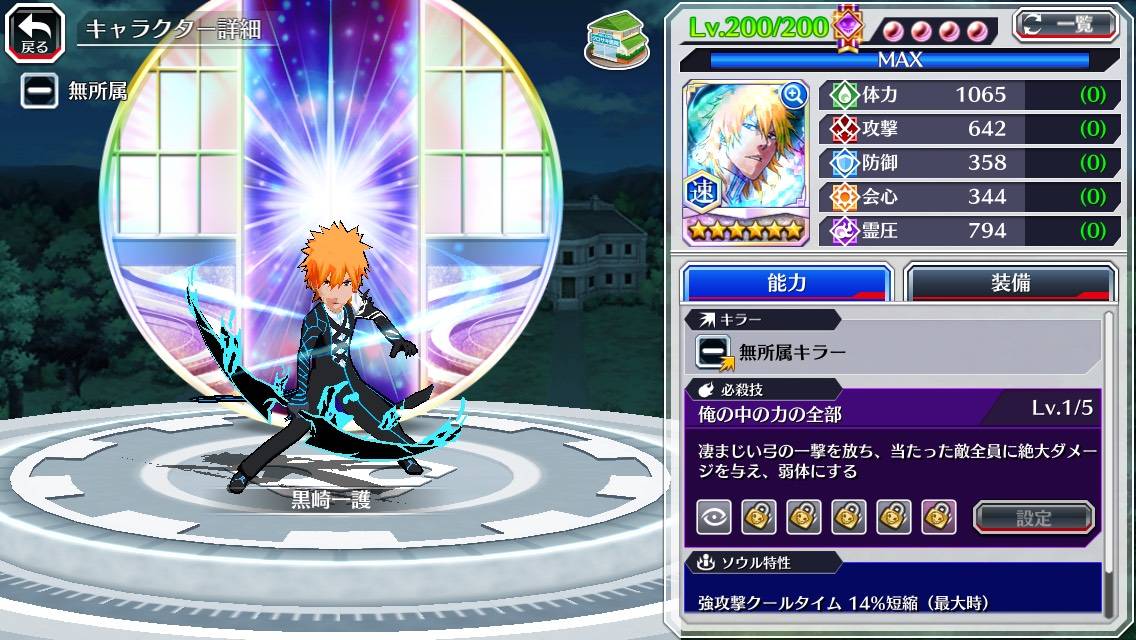The width and height of the screenshot is (1136, 640).
Task: Switch to the 能力 tab
Action: (786, 283)
